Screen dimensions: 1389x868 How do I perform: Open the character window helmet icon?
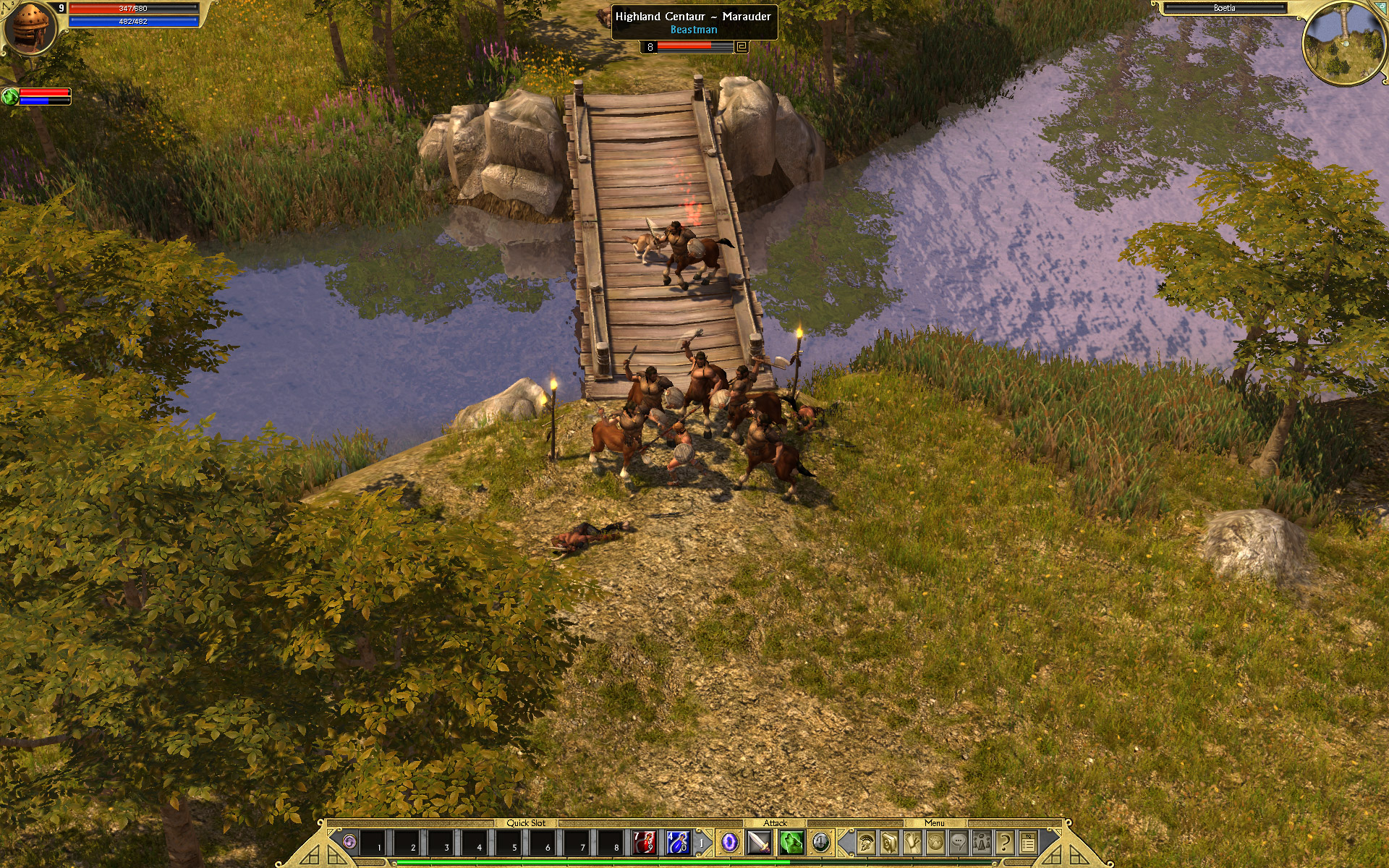[x=865, y=842]
